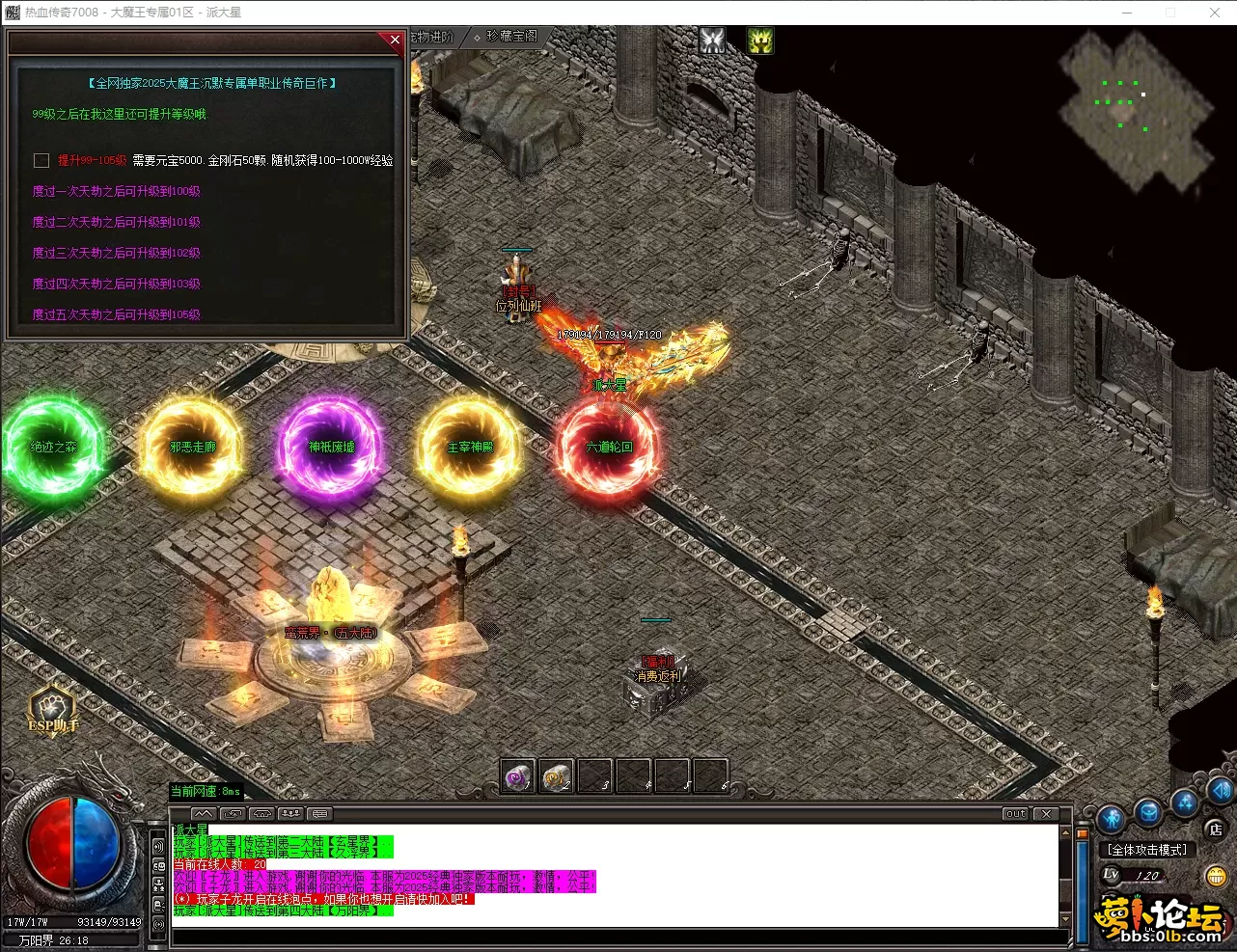Viewport: 1237px width, 952px height.
Task: Open the ESP助手 assistant
Action: [x=52, y=709]
